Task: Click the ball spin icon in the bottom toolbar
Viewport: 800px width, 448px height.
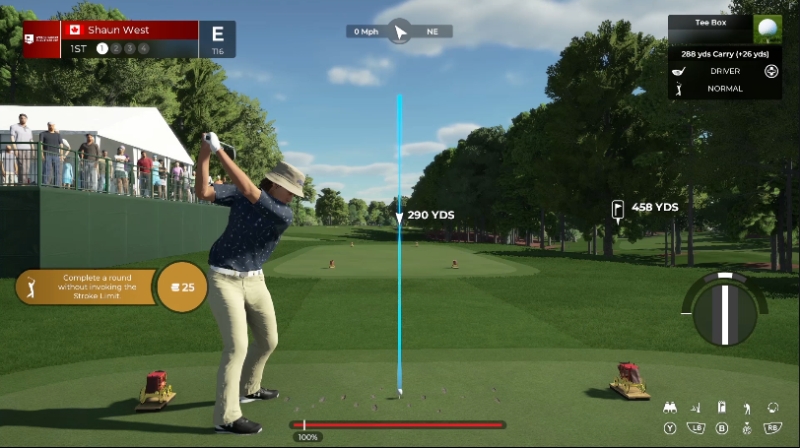Action: coord(772,408)
